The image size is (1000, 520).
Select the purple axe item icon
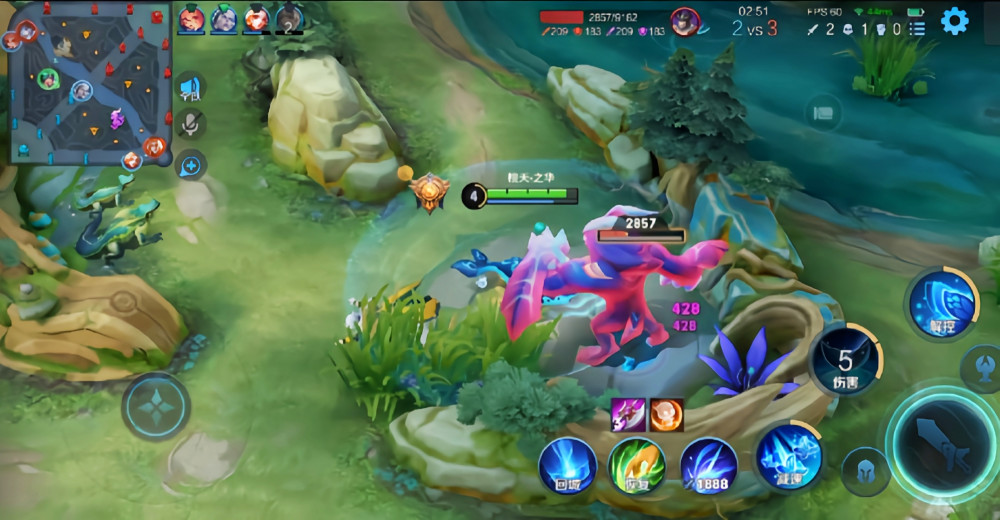pos(628,413)
